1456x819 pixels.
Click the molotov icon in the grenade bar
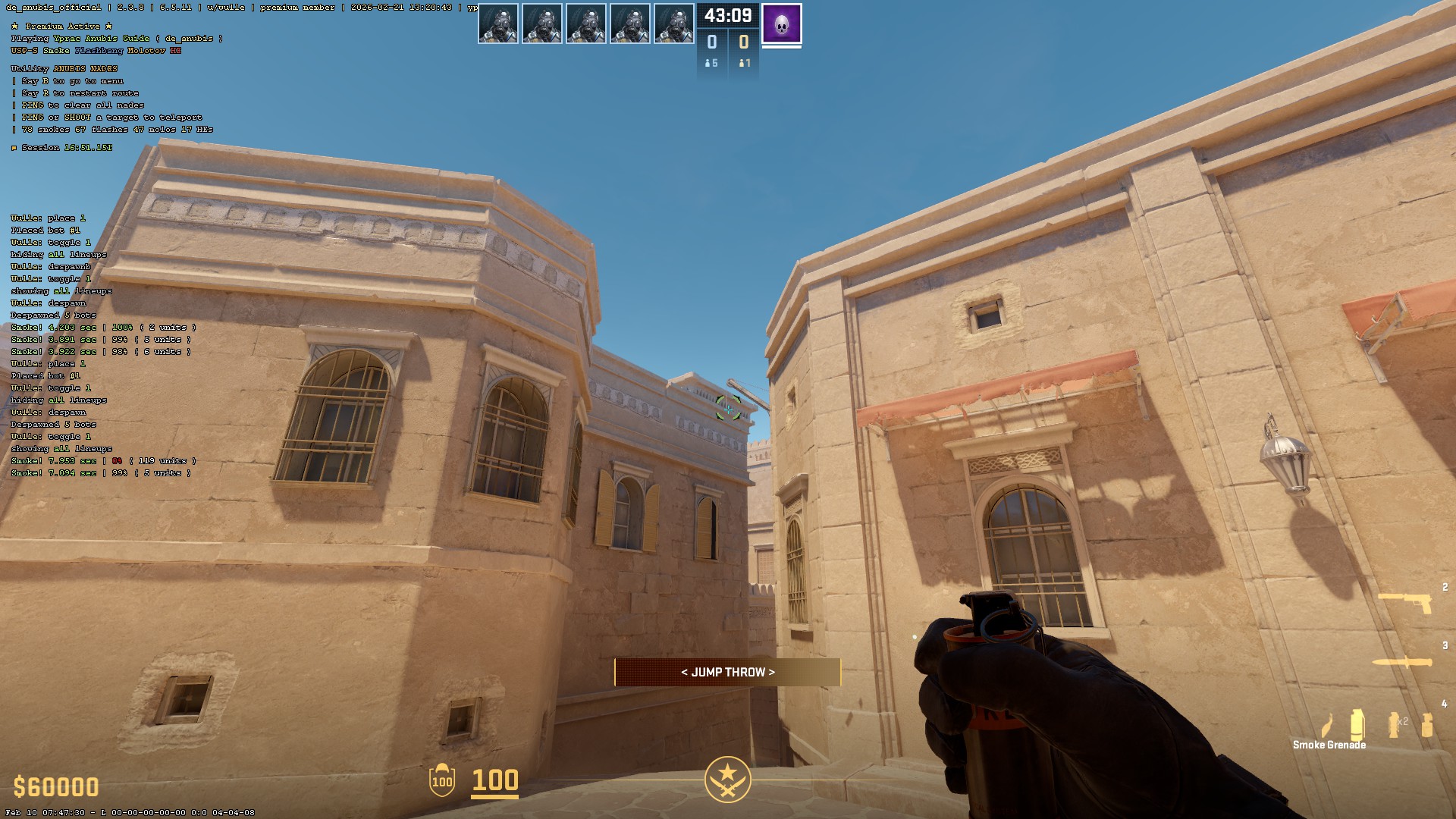[1329, 724]
